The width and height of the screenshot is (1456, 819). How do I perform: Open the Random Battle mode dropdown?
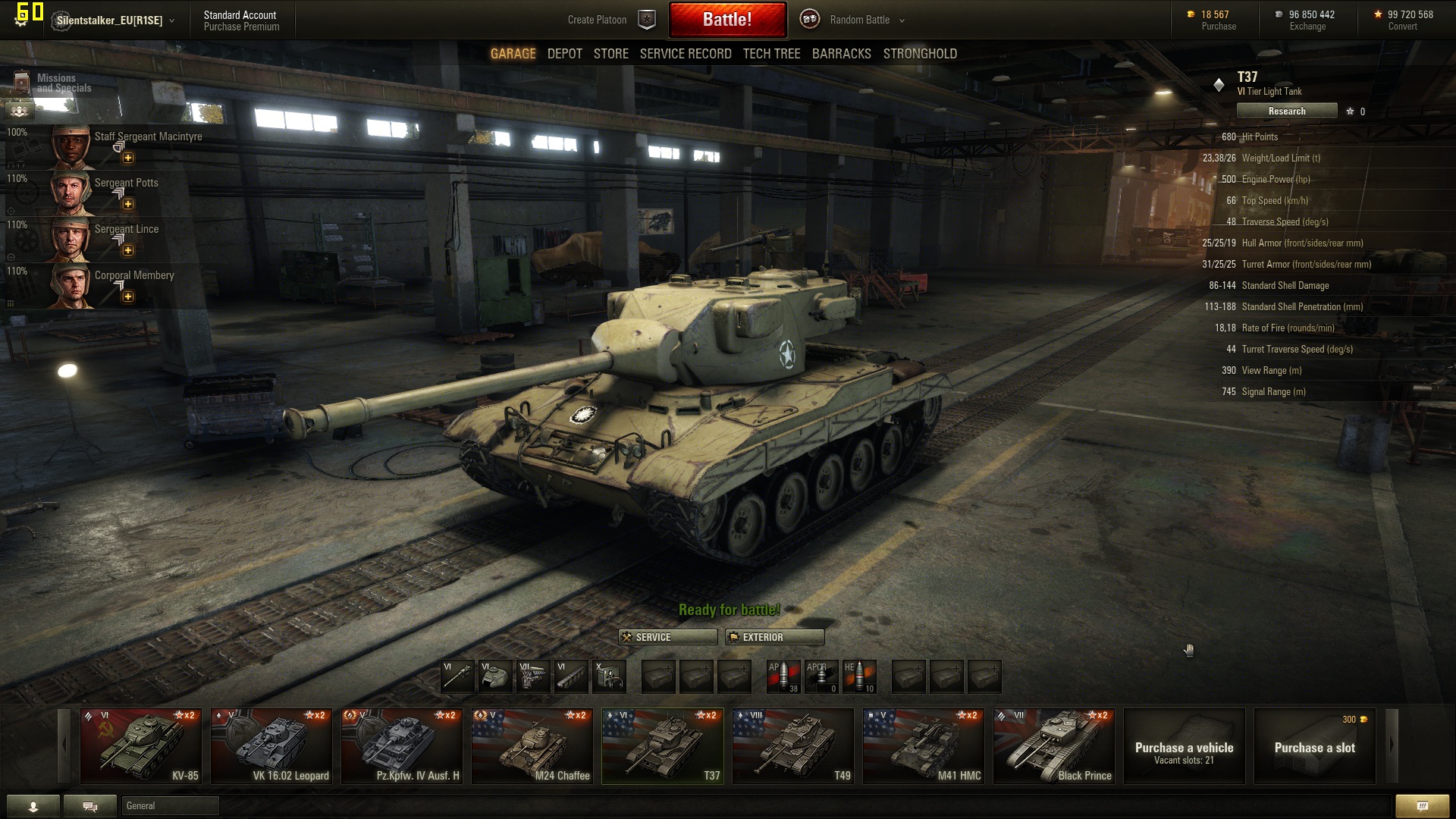pos(866,20)
